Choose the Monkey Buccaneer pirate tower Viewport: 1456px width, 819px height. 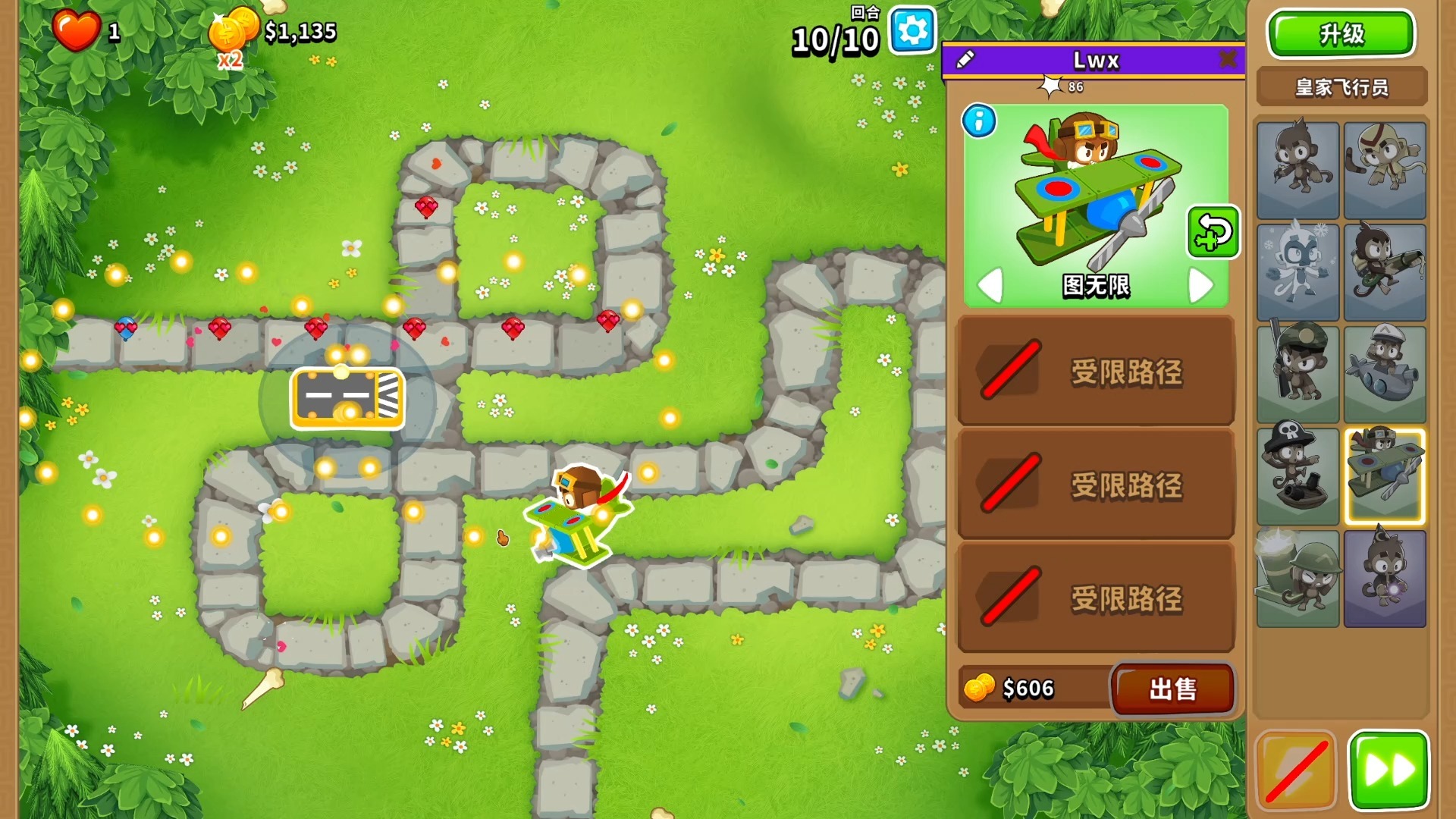1298,476
